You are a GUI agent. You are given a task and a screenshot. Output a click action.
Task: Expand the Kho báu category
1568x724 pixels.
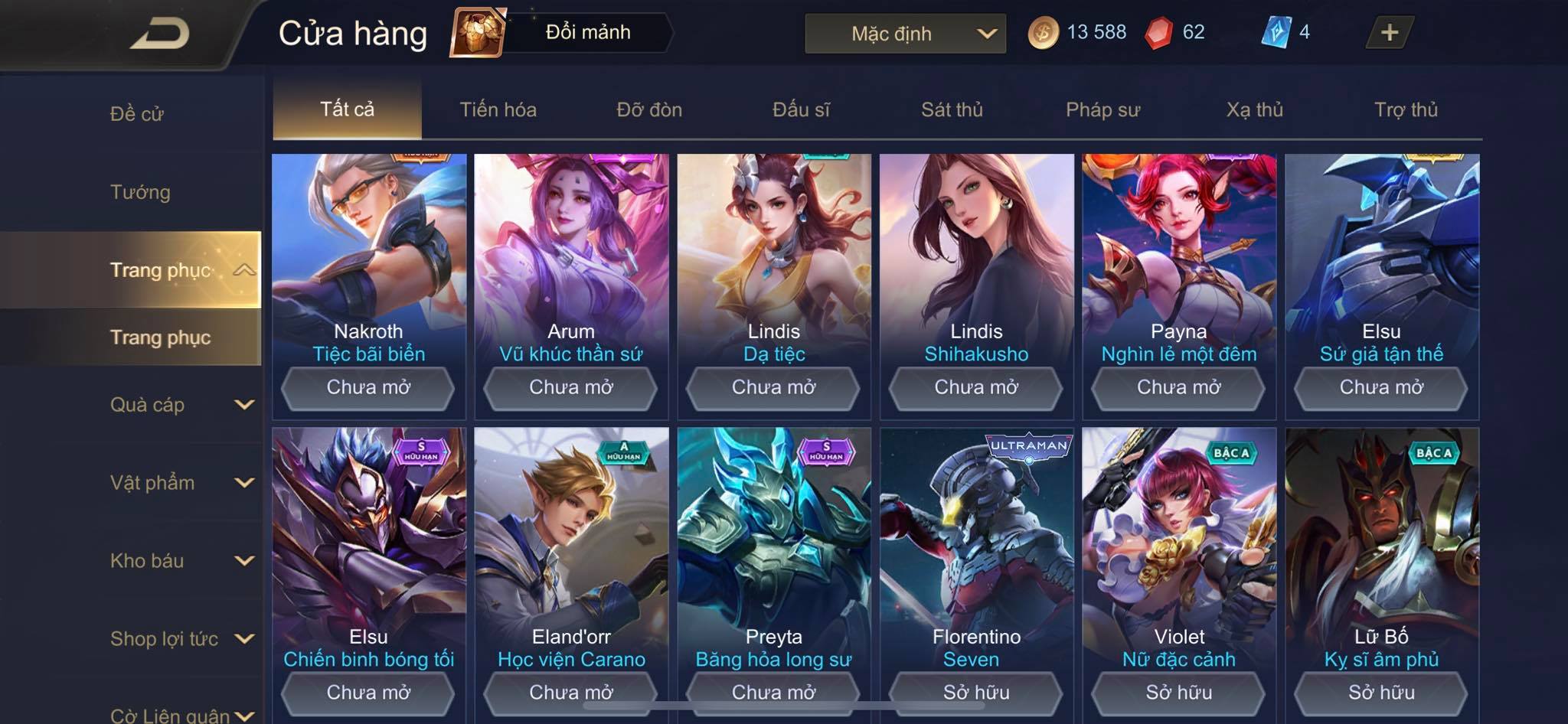(181, 561)
